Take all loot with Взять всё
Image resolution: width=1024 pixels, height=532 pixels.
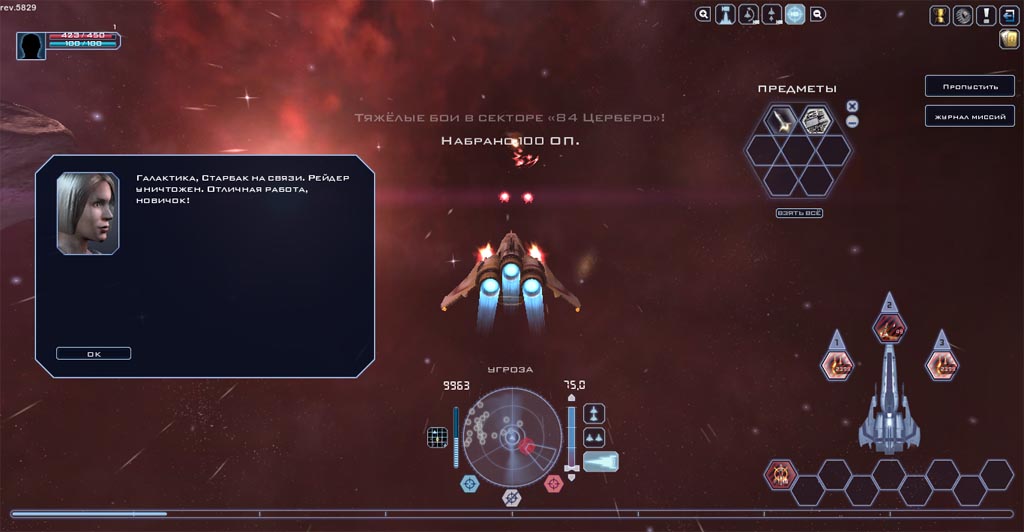click(797, 213)
